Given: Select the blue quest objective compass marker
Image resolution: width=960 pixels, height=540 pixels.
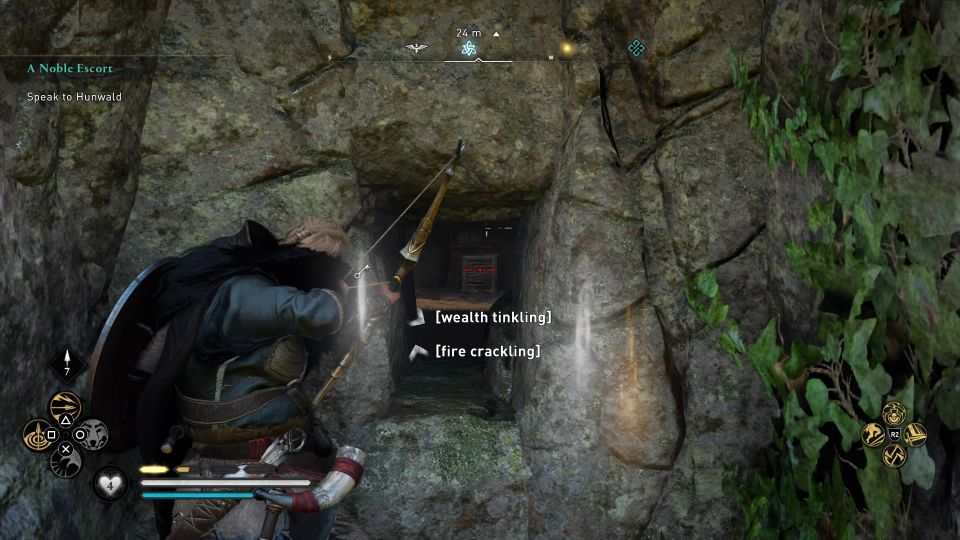Looking at the screenshot, I should [x=468, y=48].
